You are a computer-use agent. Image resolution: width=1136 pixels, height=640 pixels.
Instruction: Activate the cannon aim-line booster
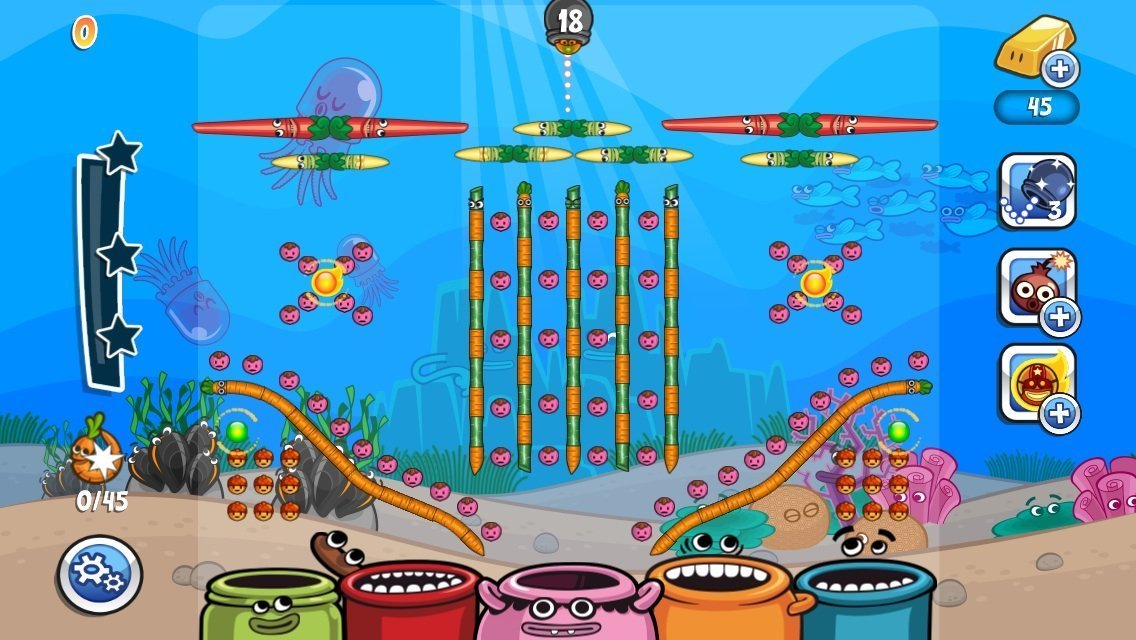(x=1037, y=191)
